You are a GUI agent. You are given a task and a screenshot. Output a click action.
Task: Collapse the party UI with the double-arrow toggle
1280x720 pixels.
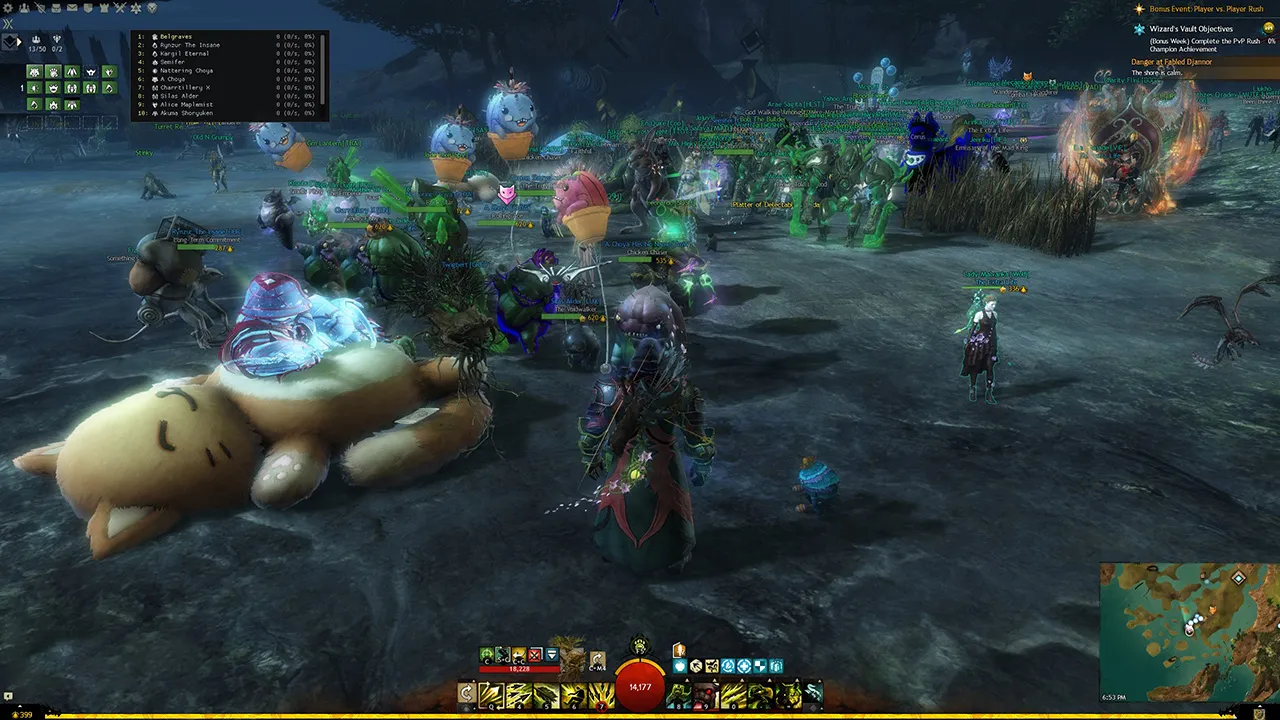click(x=6, y=26)
